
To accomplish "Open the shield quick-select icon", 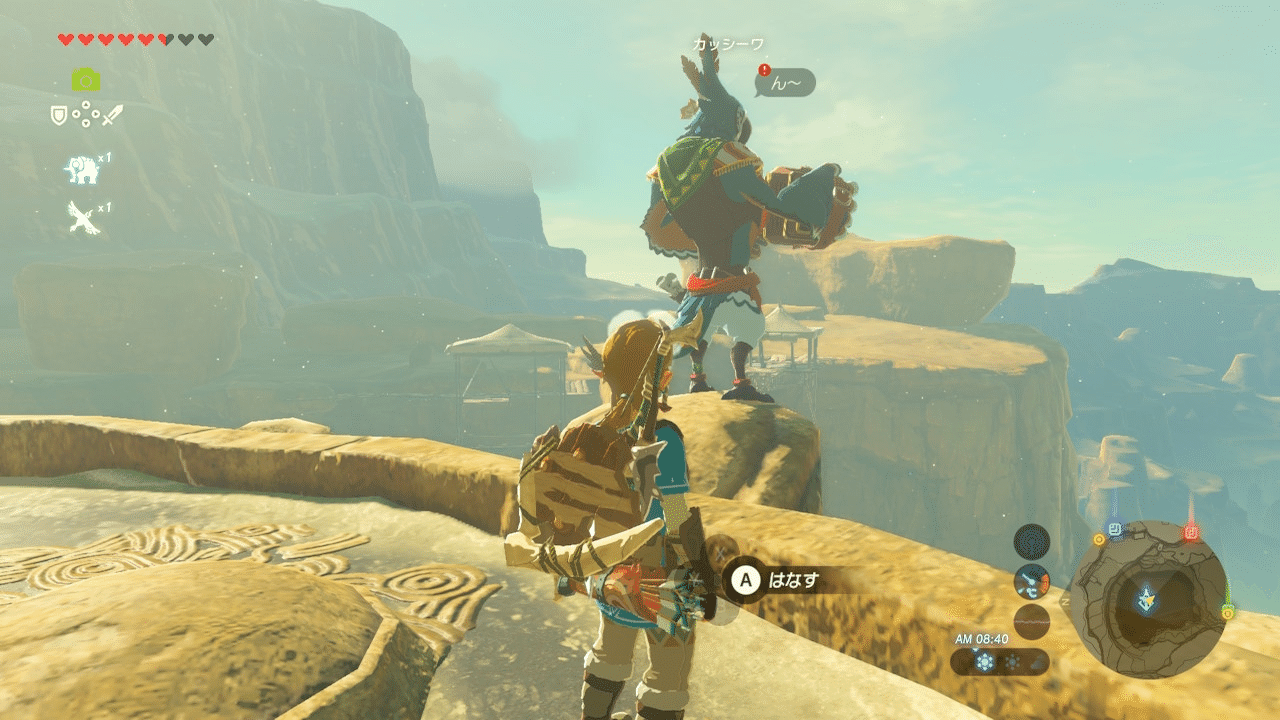I will click(x=59, y=115).
